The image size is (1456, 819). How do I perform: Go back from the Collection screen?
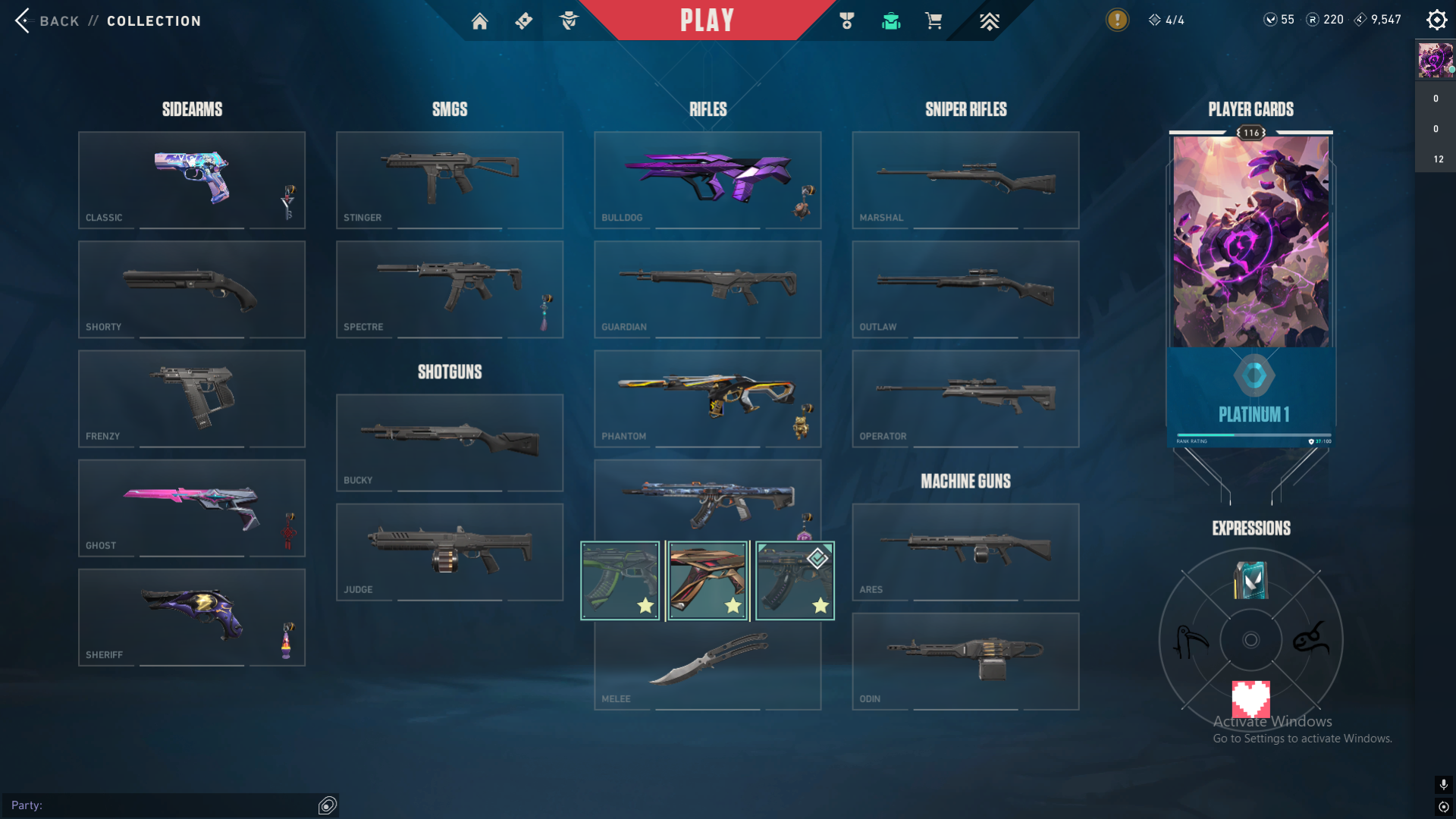click(x=47, y=20)
